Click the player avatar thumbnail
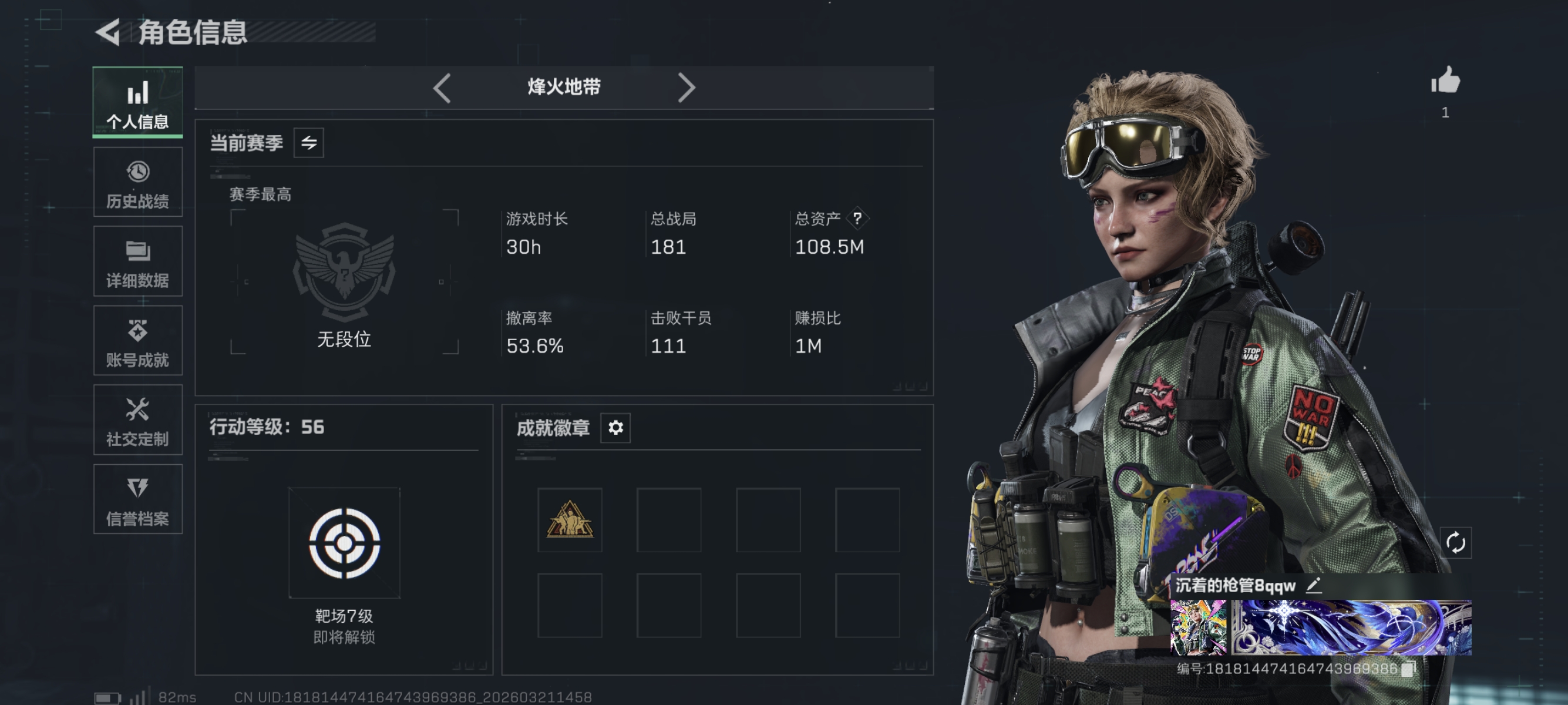This screenshot has width=1568, height=705. (1198, 627)
